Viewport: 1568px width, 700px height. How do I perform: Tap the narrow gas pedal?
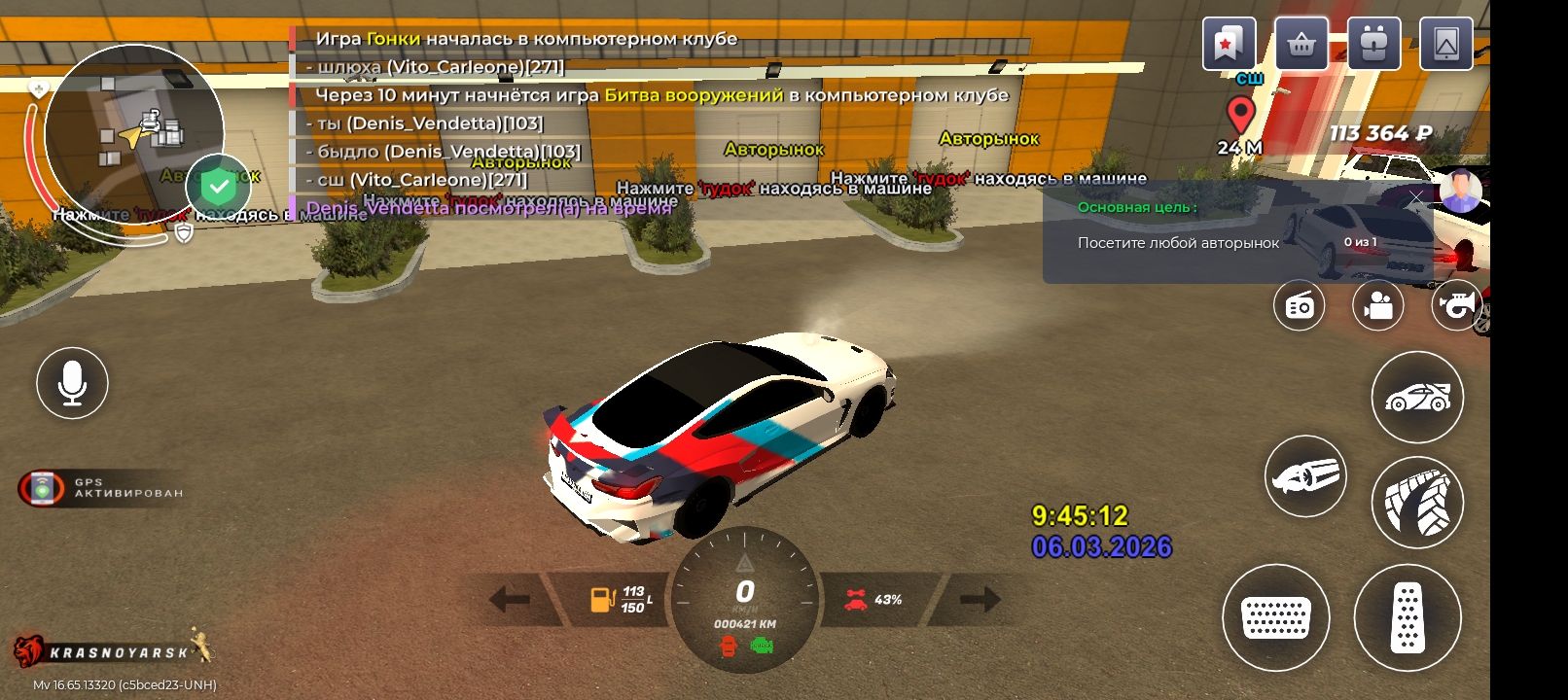pos(1408,616)
